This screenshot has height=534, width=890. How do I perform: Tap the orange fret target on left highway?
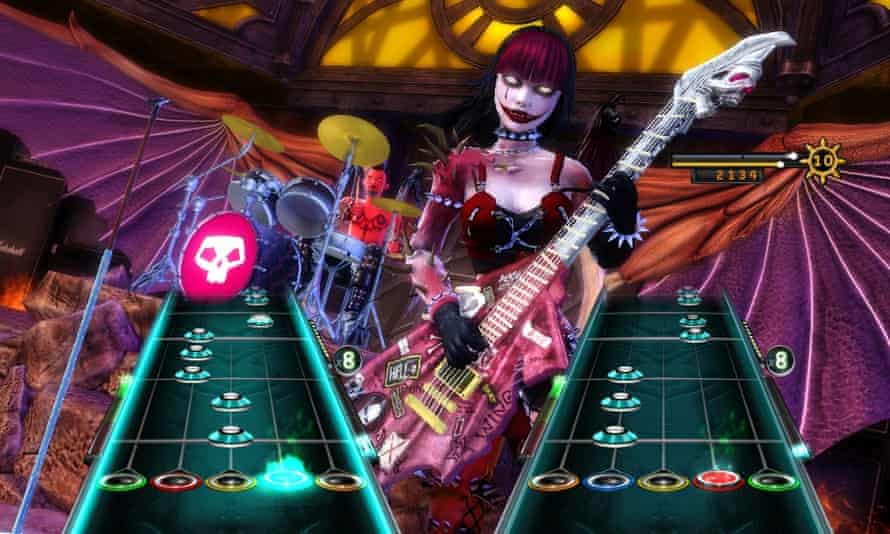point(339,481)
